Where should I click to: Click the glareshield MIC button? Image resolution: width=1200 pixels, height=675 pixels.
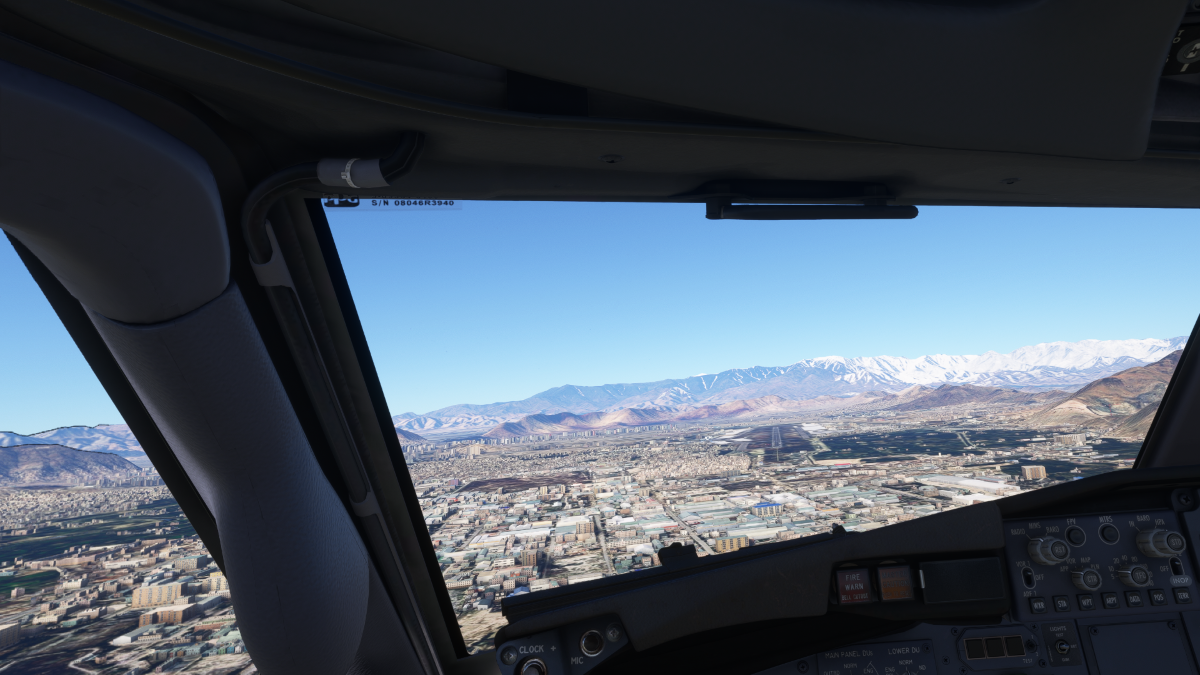592,643
